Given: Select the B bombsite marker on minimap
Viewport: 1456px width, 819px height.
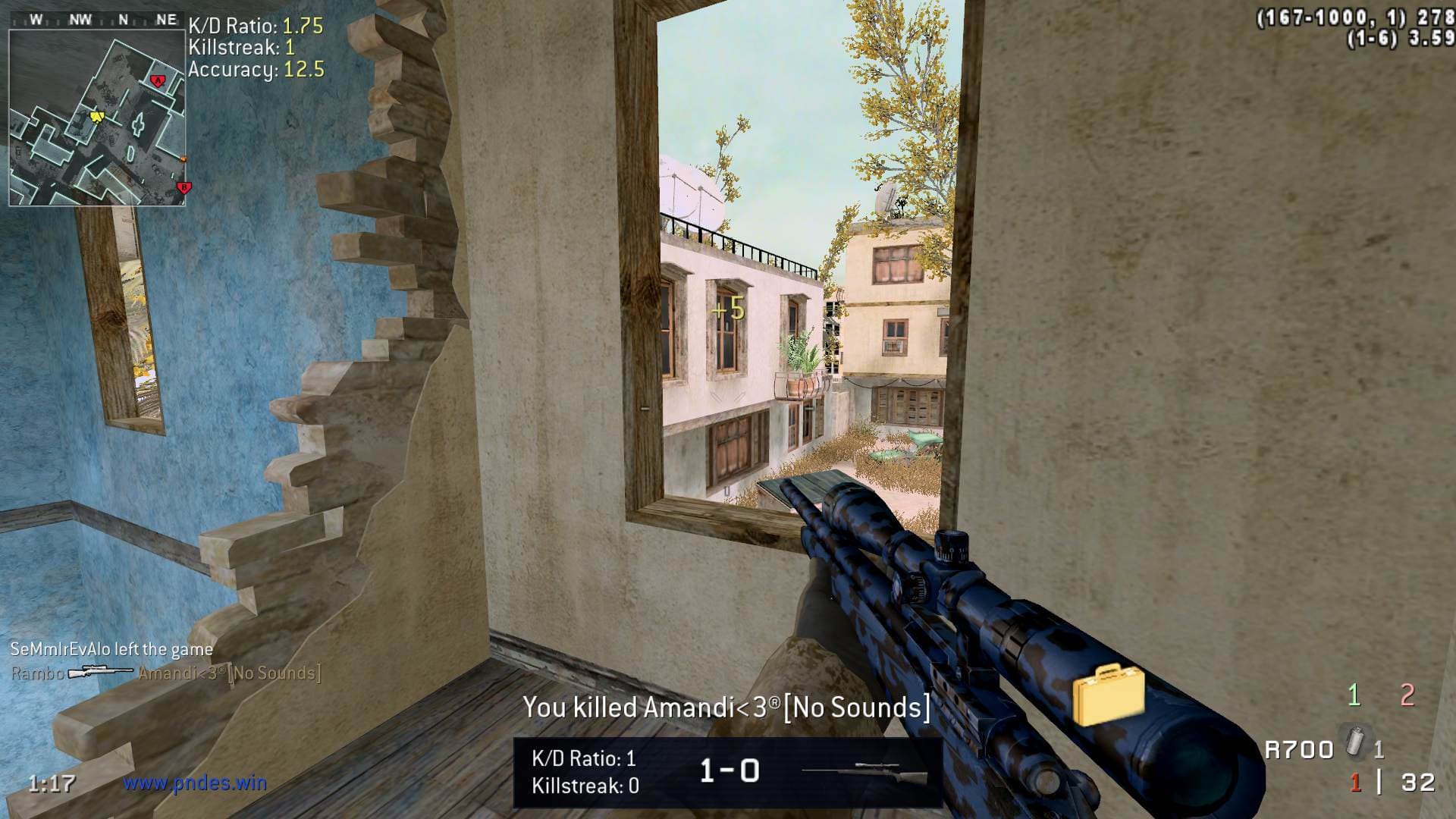Looking at the screenshot, I should point(182,187).
